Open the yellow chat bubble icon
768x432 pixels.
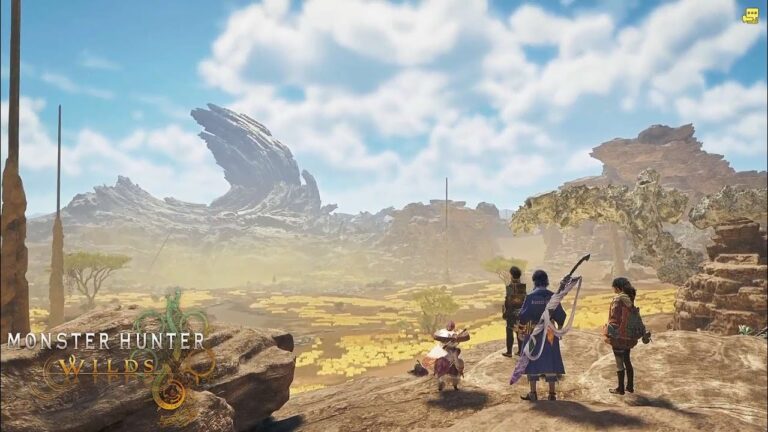(x=750, y=15)
